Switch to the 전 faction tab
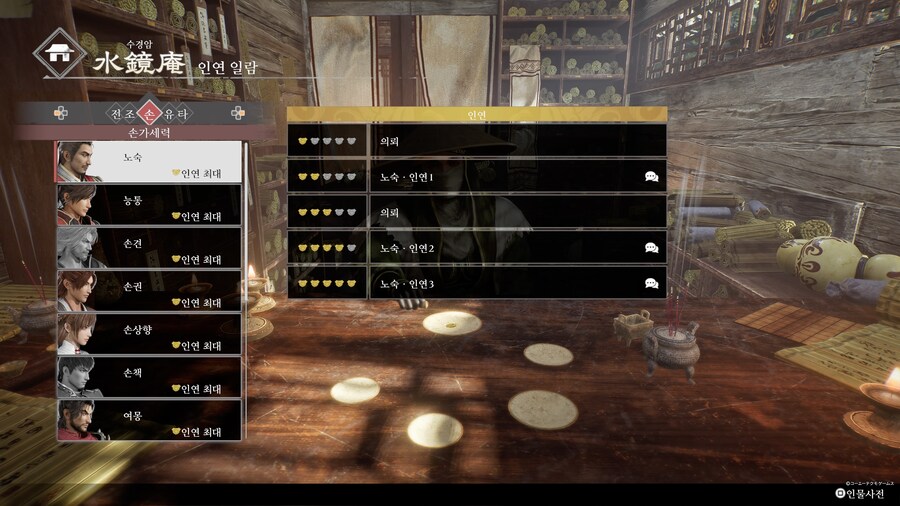The image size is (900, 506). pyautogui.click(x=115, y=113)
